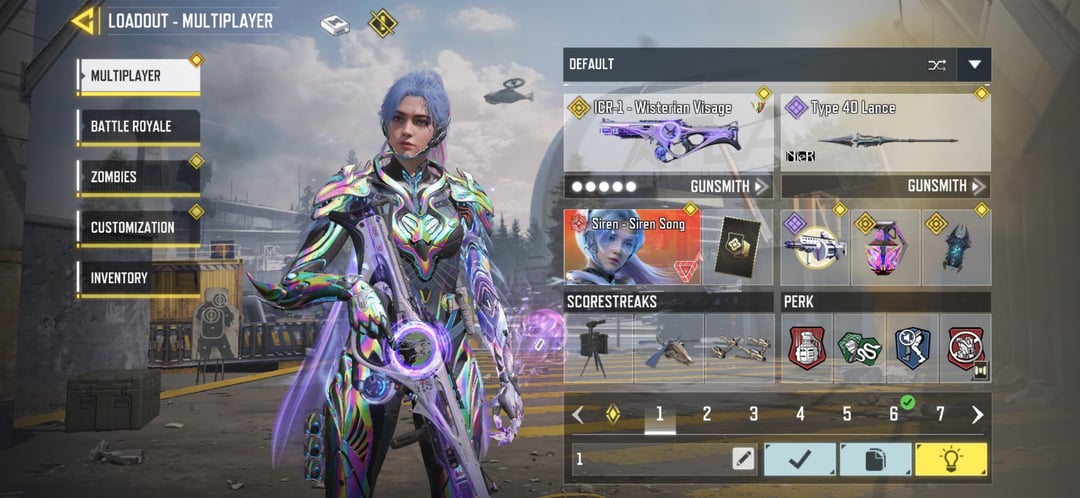Go to next loadout page arrow

click(977, 414)
